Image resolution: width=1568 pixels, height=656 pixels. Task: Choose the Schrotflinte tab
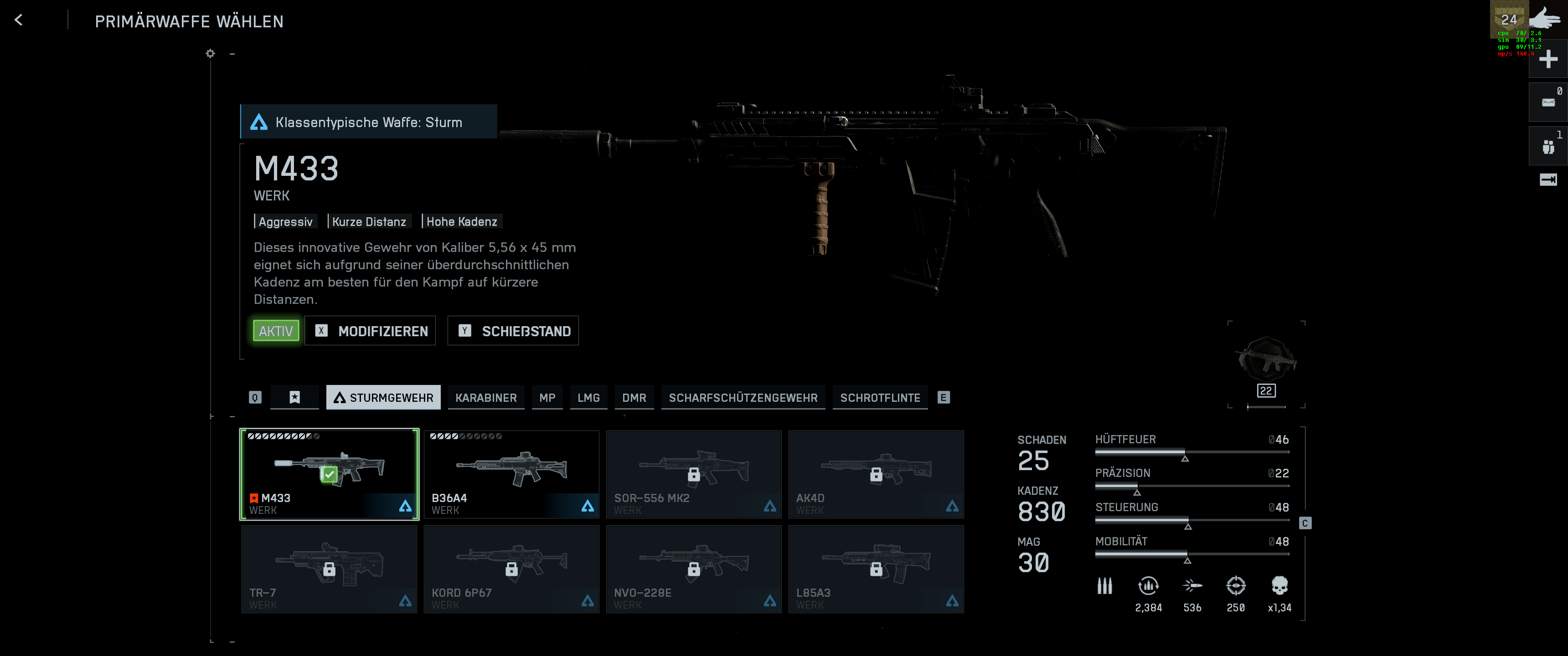tap(880, 398)
